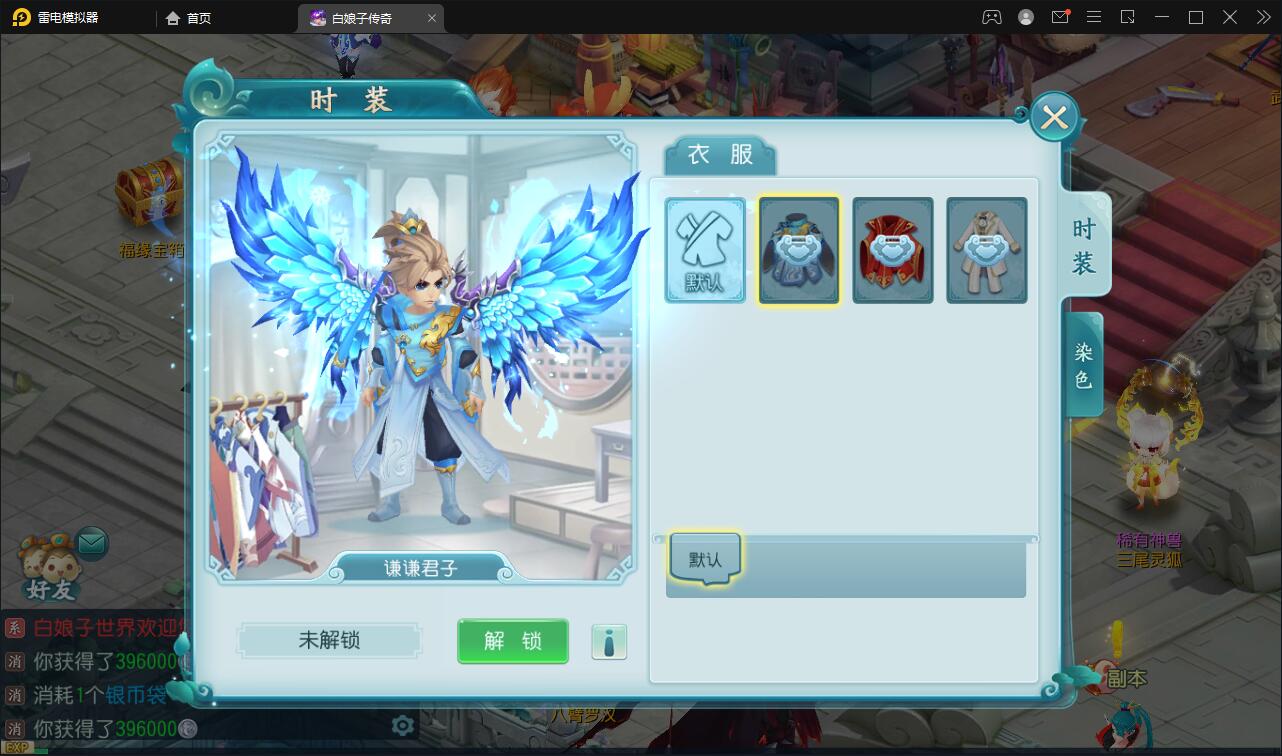Viewport: 1282px width, 756px height.
Task: Select the beige coat costume thumbnail
Action: [987, 250]
